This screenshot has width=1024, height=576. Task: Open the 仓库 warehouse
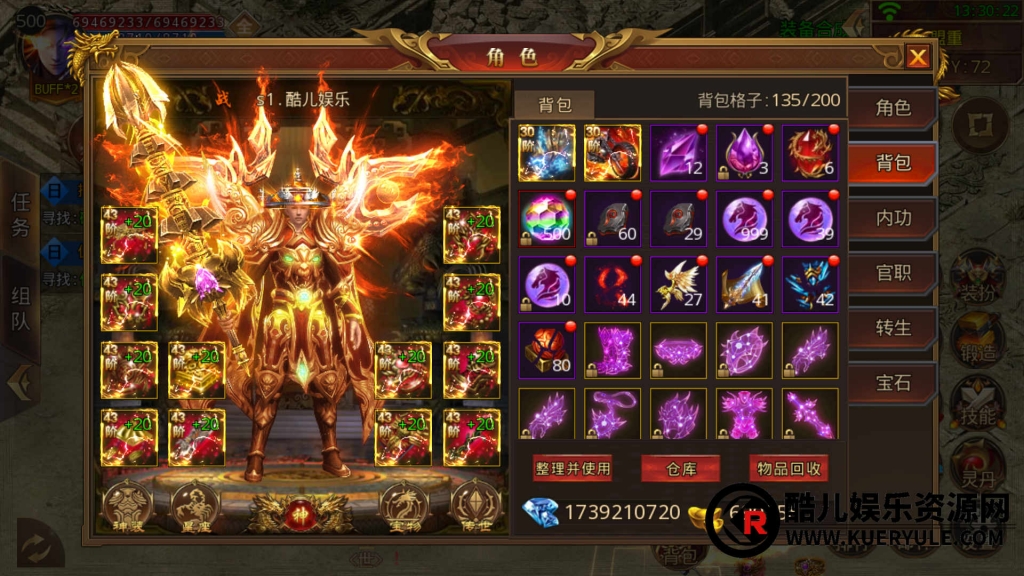click(x=680, y=468)
